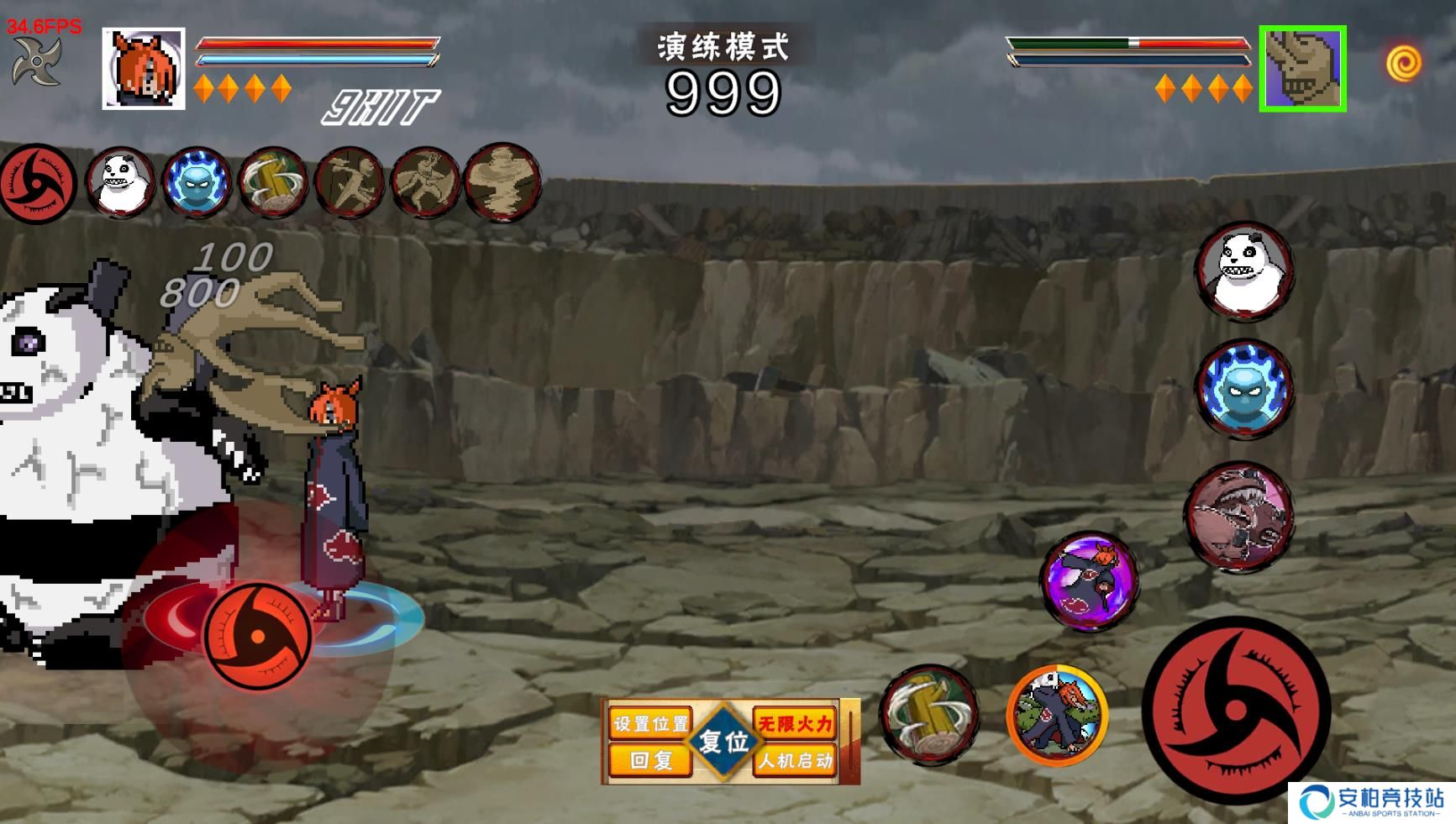Select the green-framed enemy portrait
Screen dimensions: 1456x824
1302,69
